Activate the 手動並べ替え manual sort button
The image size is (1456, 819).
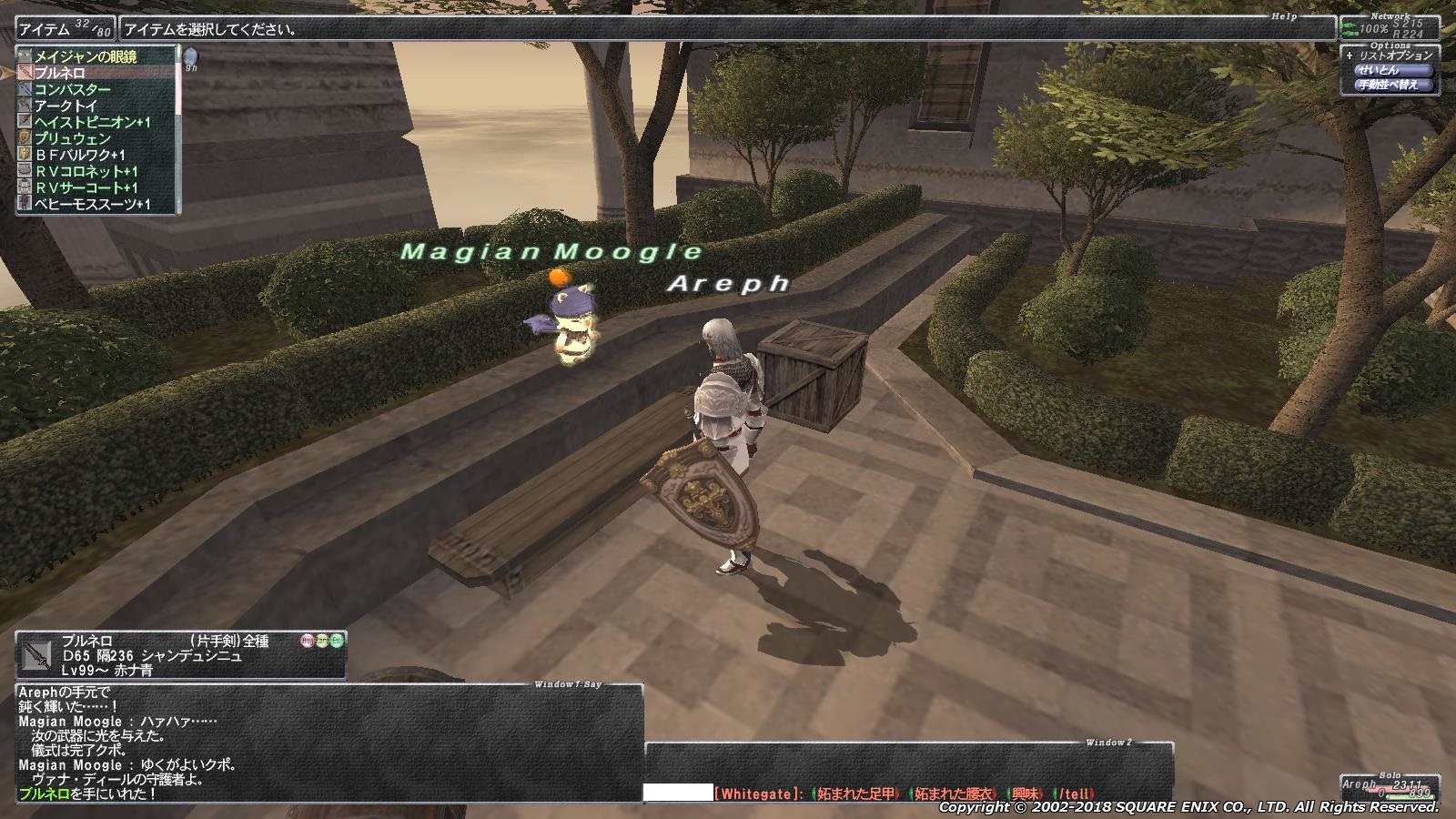click(x=1389, y=86)
